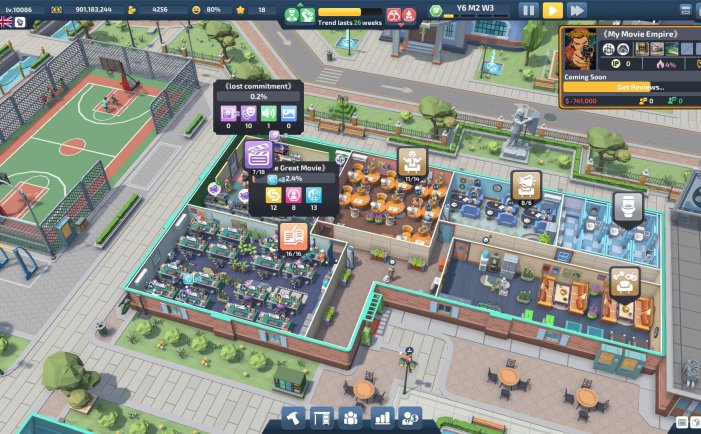This screenshot has height=434, width=701.
Task: Open the staff management menu
Action: tap(352, 417)
